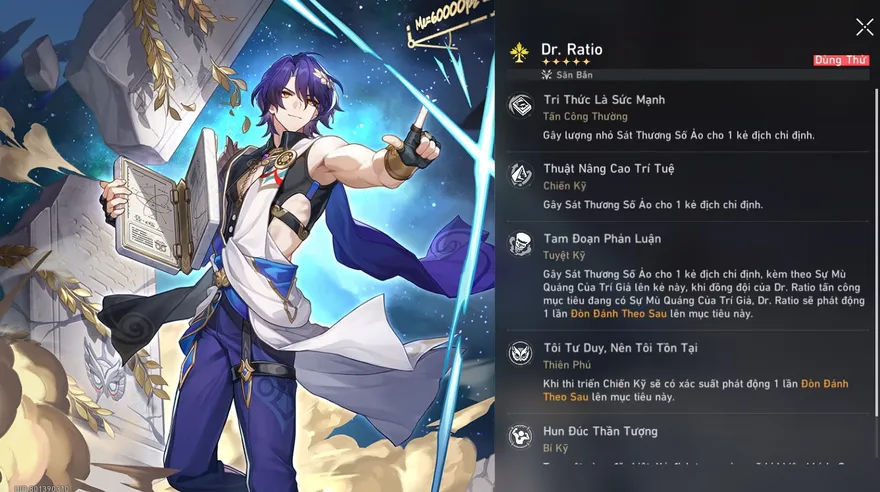
Task: Close the Dr. Ratio details panel
Action: point(864,27)
